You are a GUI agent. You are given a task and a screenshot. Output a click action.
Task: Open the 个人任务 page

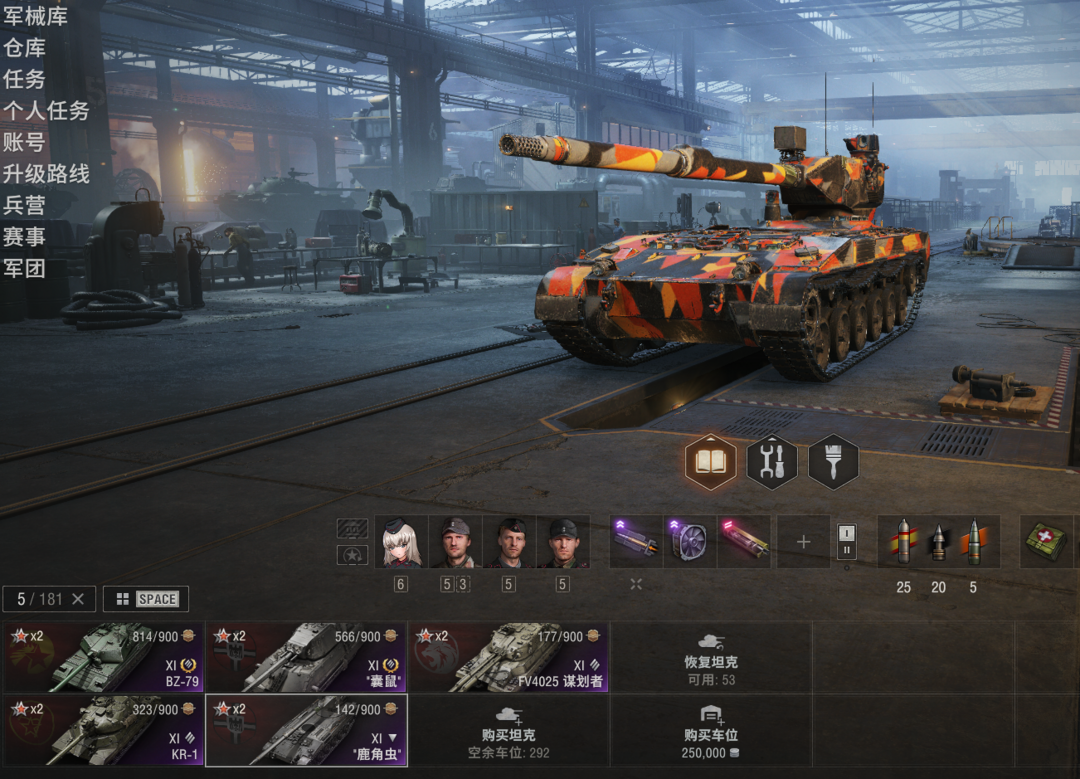pyautogui.click(x=46, y=111)
